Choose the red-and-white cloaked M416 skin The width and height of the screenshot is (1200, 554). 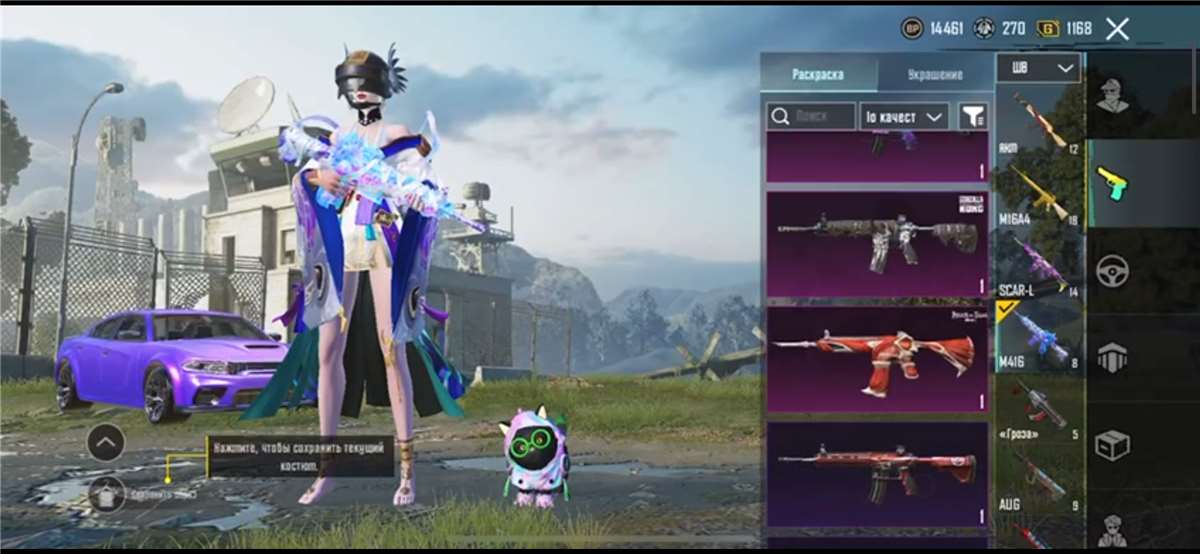click(877, 358)
